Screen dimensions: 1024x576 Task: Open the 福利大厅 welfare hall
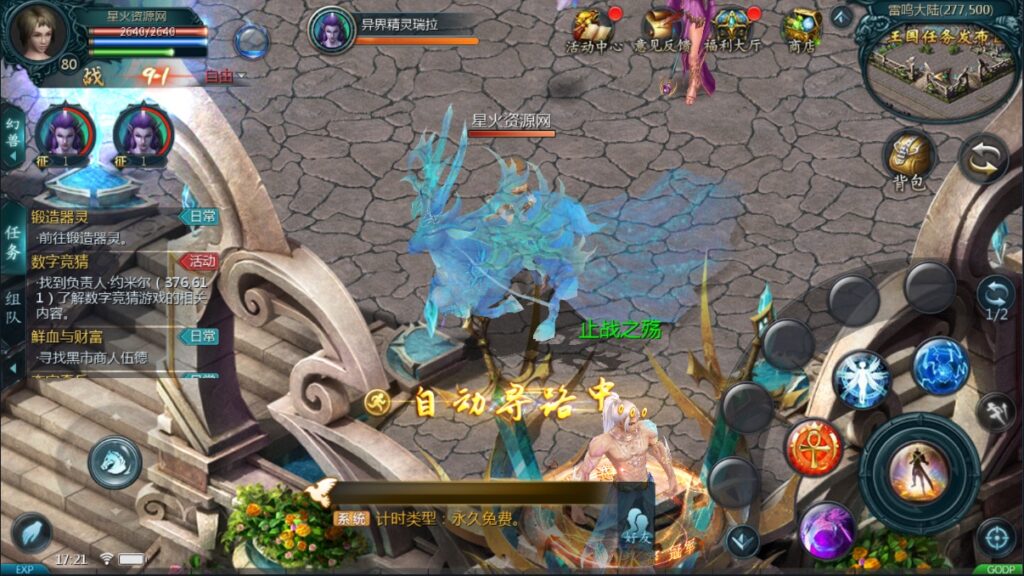tap(731, 28)
